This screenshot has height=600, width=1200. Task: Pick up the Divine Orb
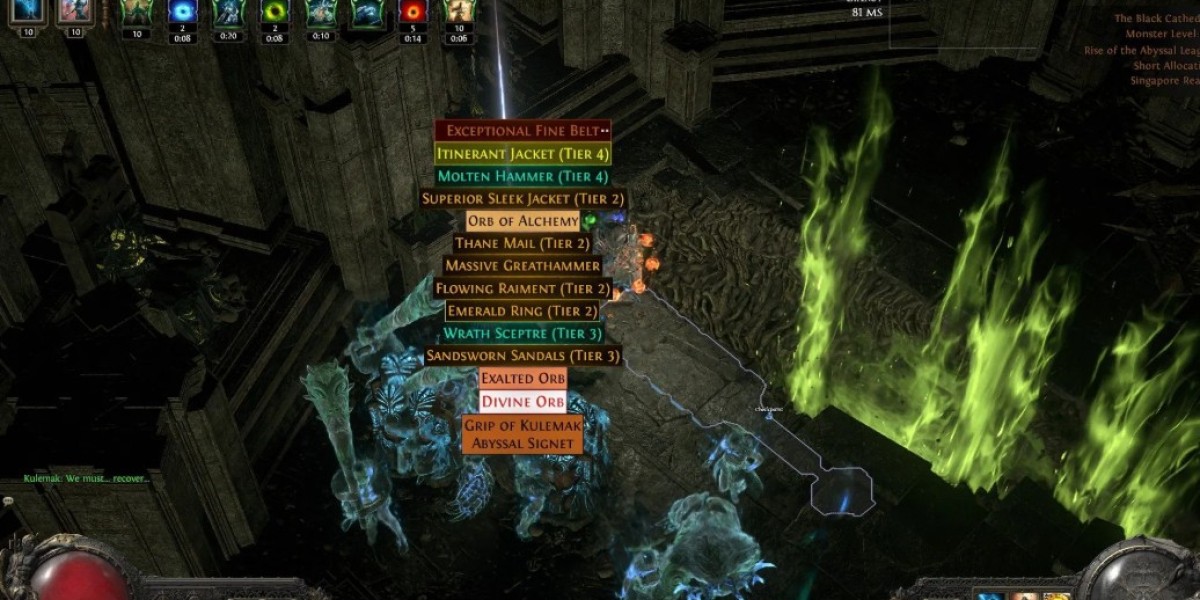(523, 402)
